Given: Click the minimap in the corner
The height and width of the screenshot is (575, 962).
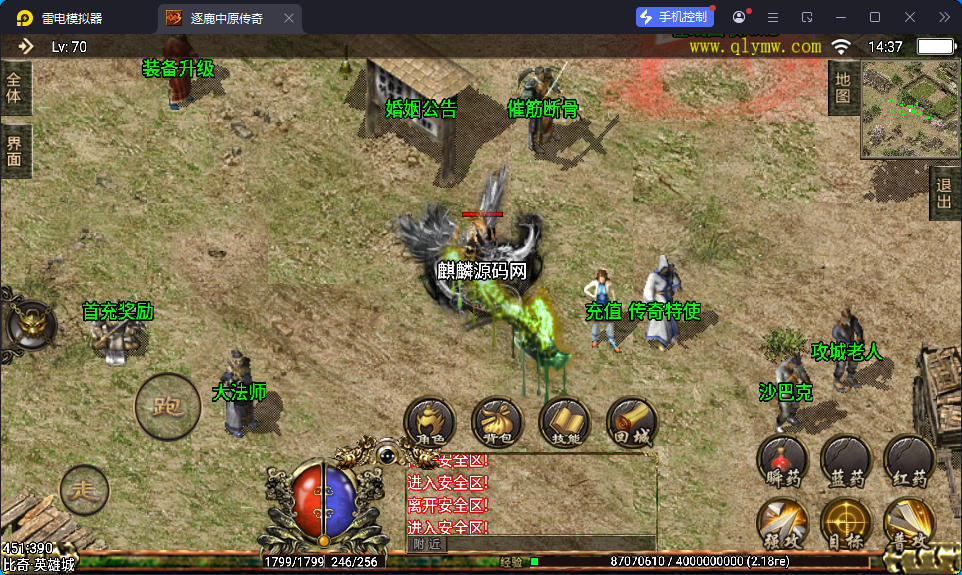Looking at the screenshot, I should point(909,108).
